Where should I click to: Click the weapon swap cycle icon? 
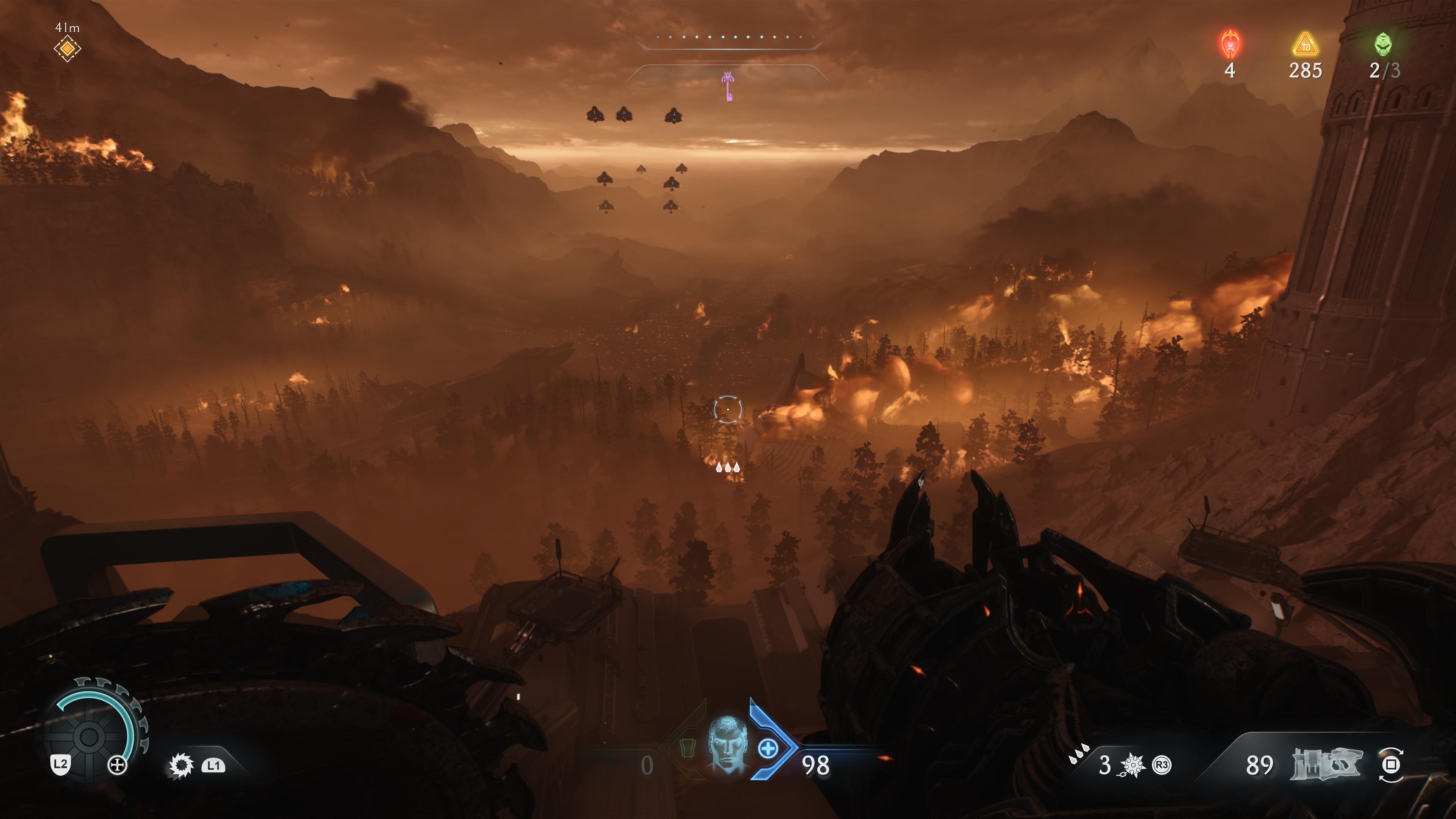pyautogui.click(x=1391, y=765)
